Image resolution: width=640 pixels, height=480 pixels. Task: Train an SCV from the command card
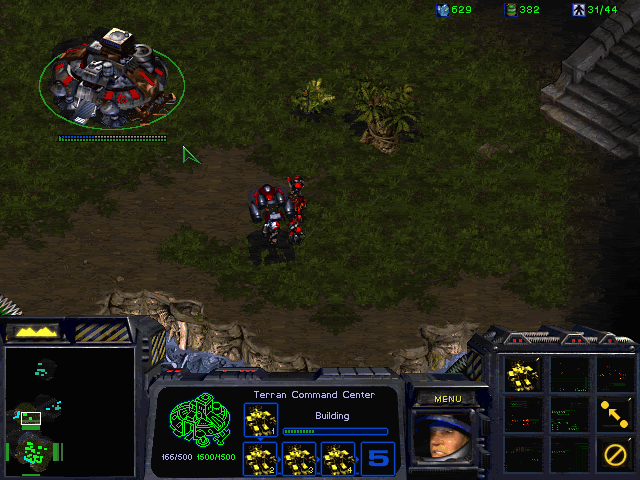click(523, 374)
